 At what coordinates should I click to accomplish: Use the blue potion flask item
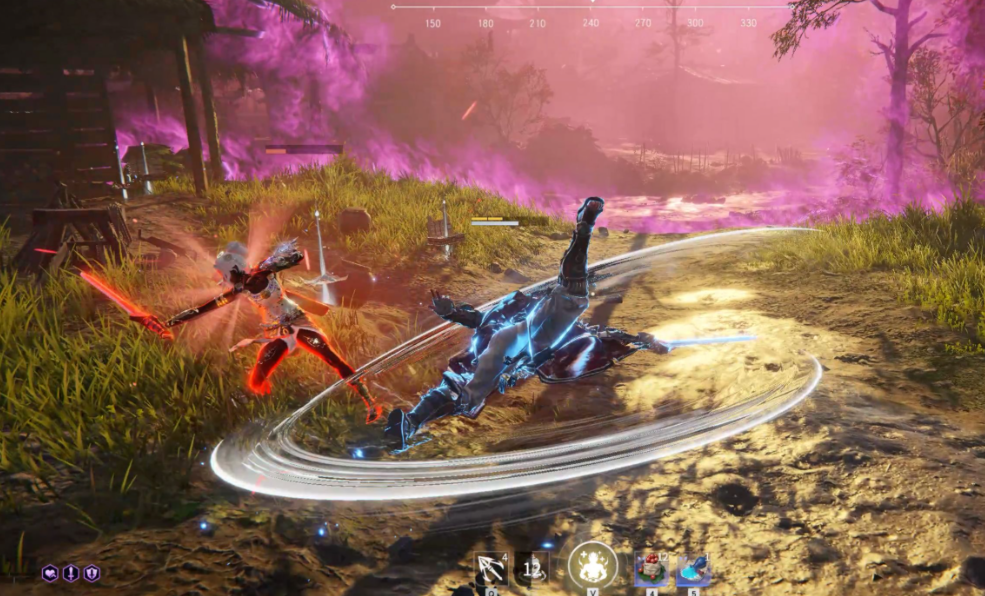coord(693,570)
